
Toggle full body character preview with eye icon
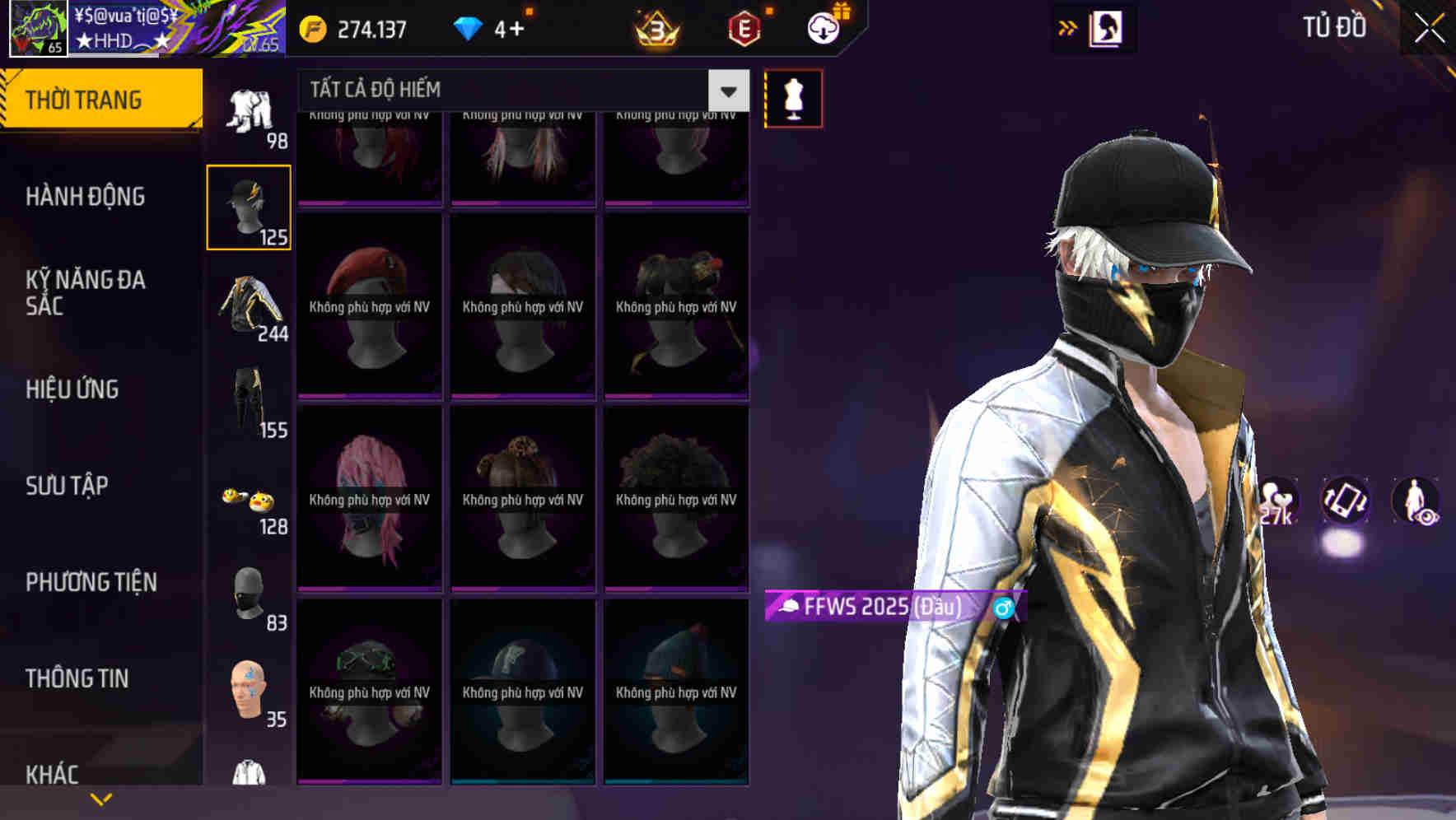(x=1418, y=502)
